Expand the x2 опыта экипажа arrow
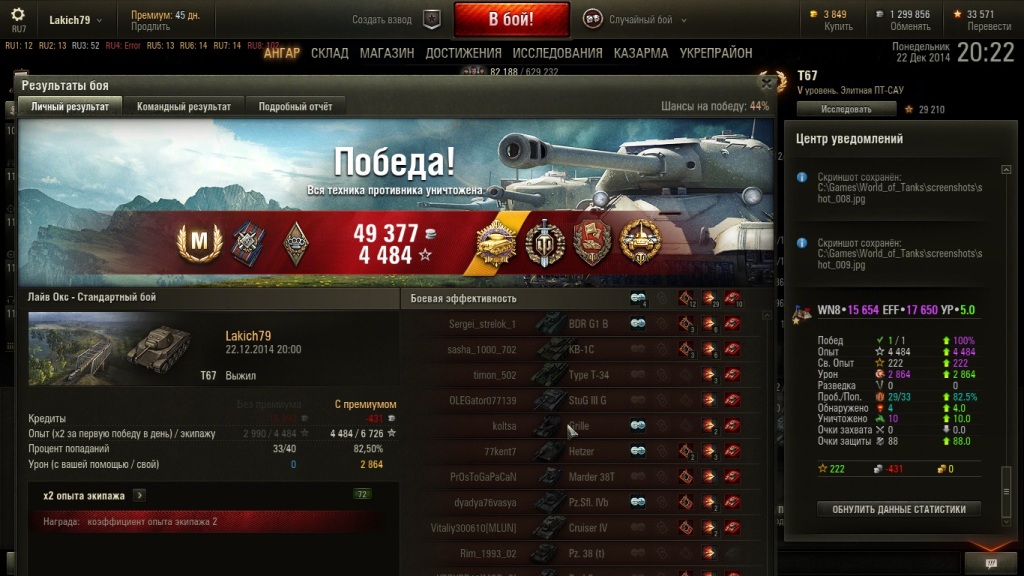Screen dimensions: 1024x576 tap(140, 495)
